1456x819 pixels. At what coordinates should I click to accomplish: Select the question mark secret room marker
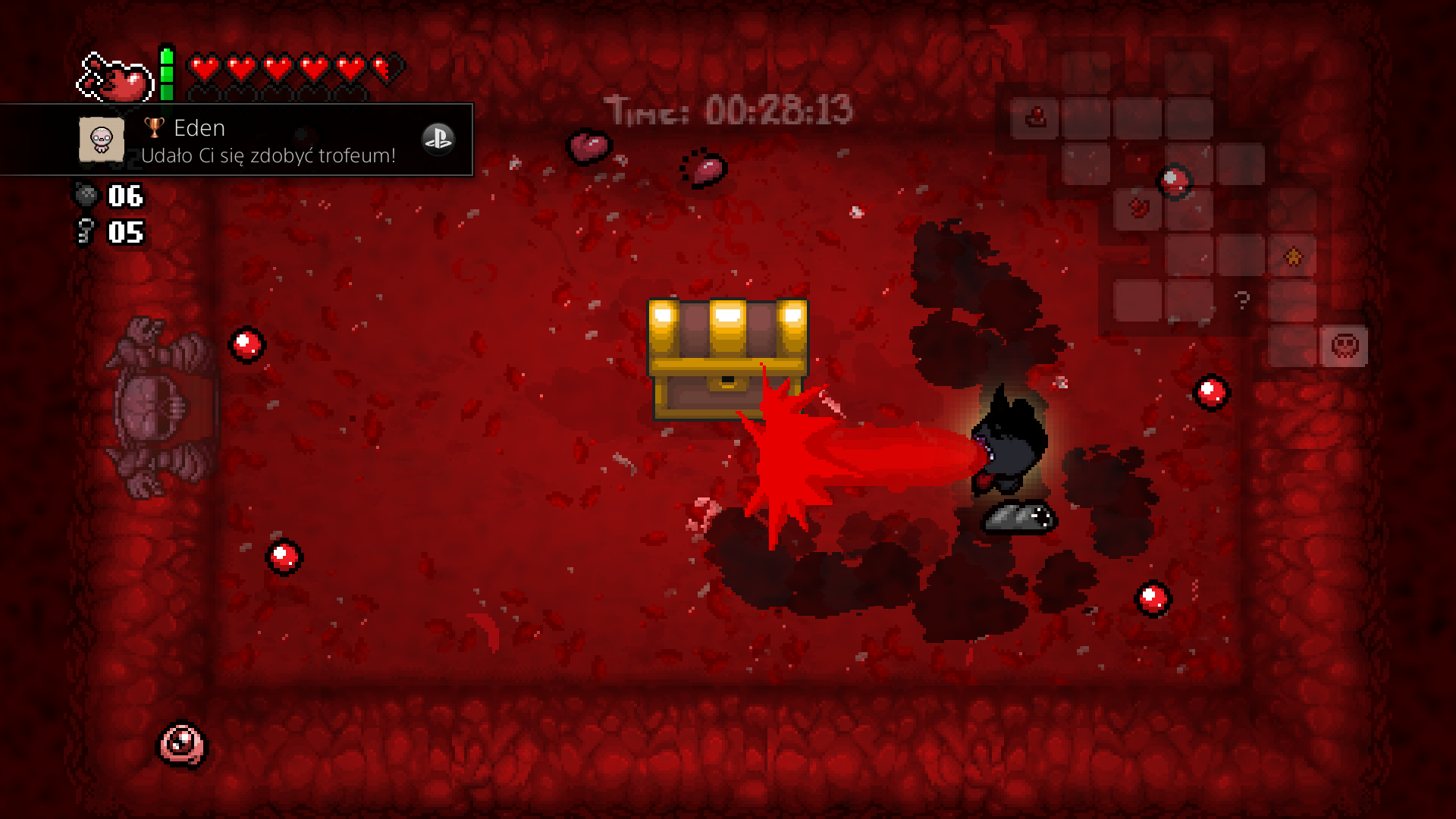(x=1241, y=300)
